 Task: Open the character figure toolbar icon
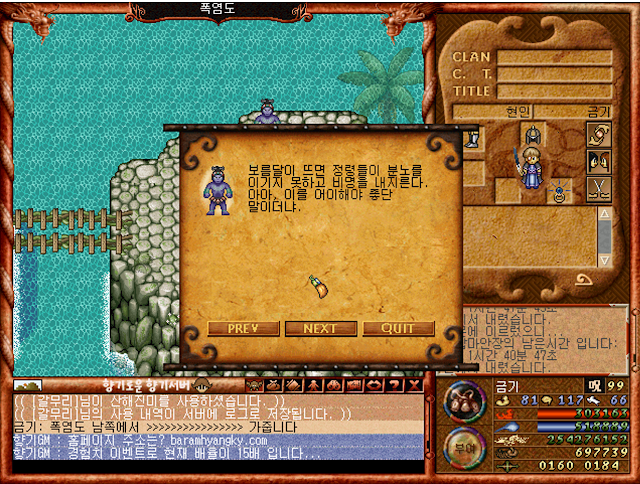click(x=314, y=385)
